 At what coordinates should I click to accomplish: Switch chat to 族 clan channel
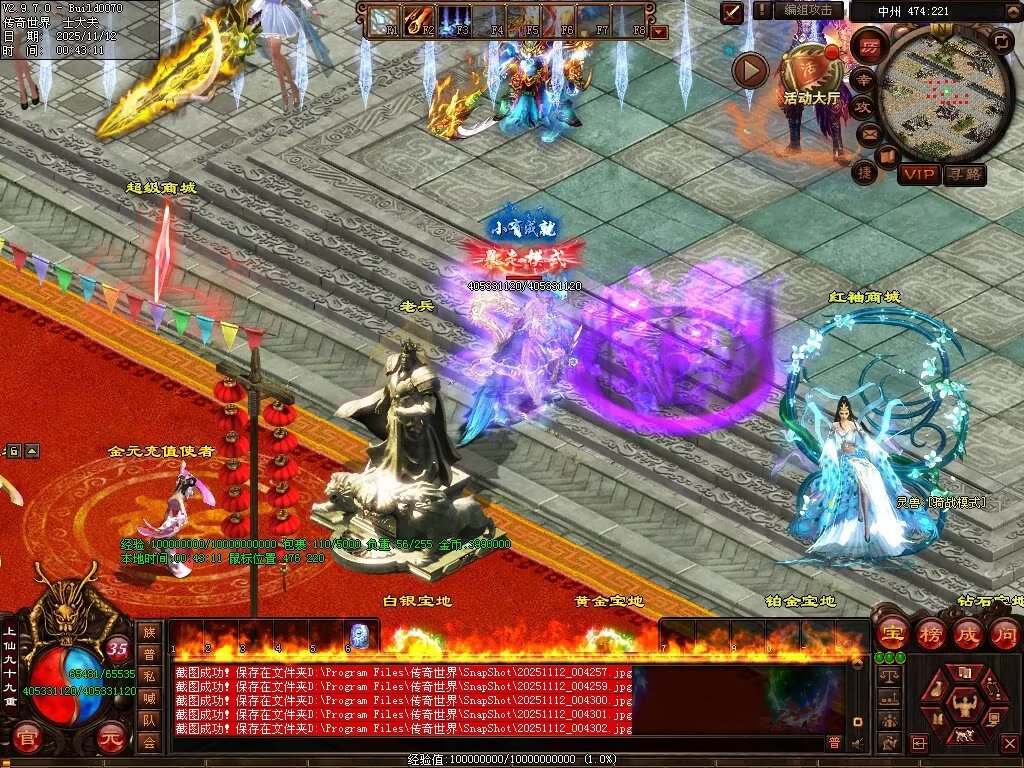[149, 631]
